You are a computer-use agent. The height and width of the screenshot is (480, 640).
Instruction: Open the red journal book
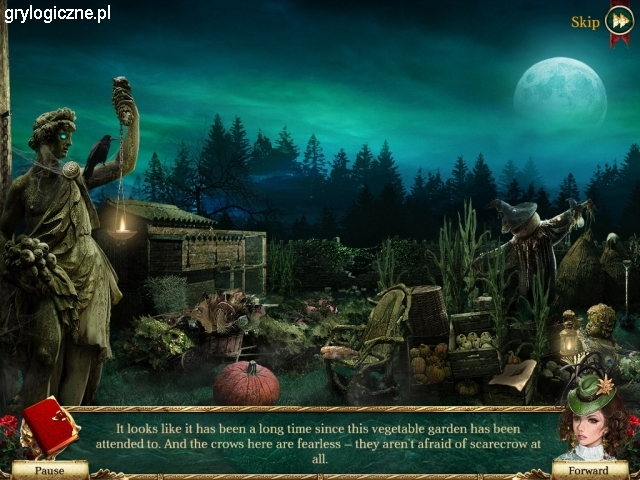coord(49,424)
